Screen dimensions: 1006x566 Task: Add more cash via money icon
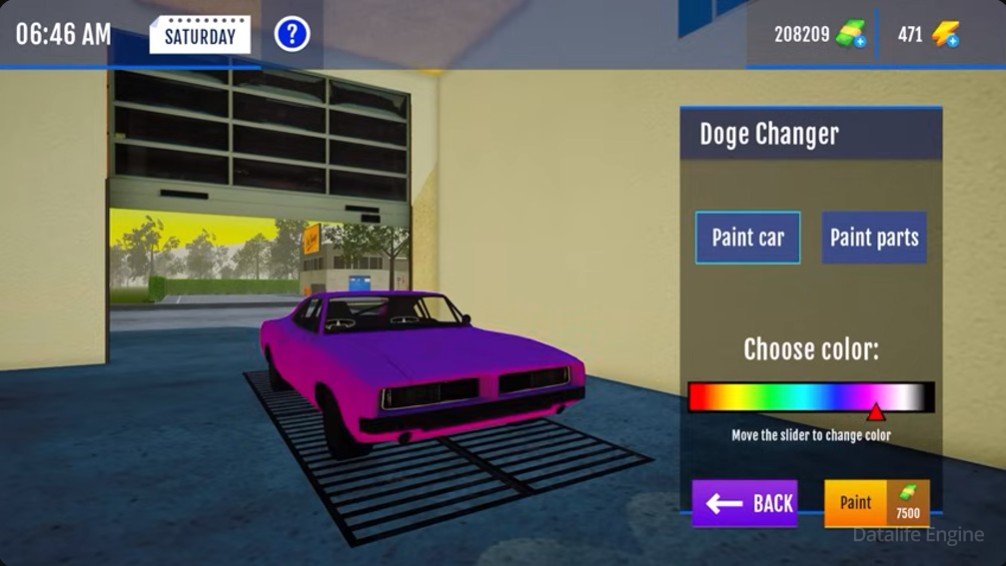point(852,35)
